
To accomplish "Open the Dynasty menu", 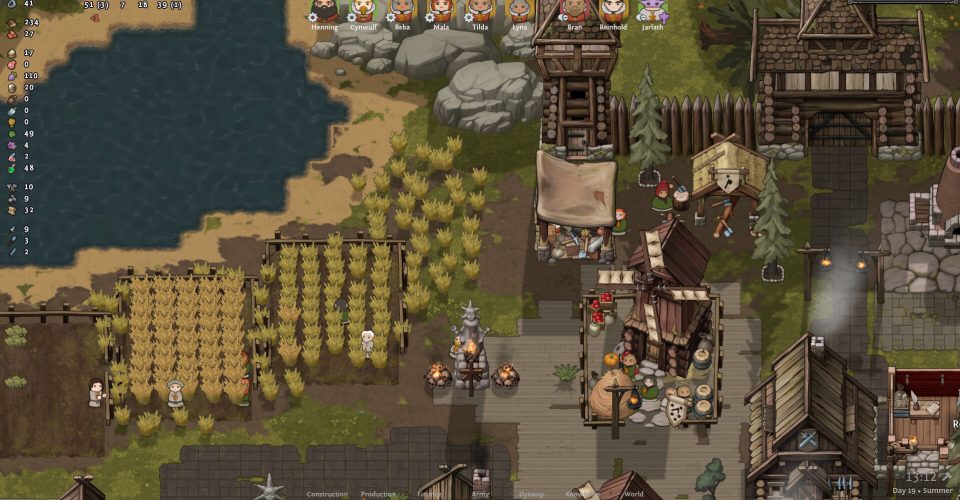I will 530,494.
